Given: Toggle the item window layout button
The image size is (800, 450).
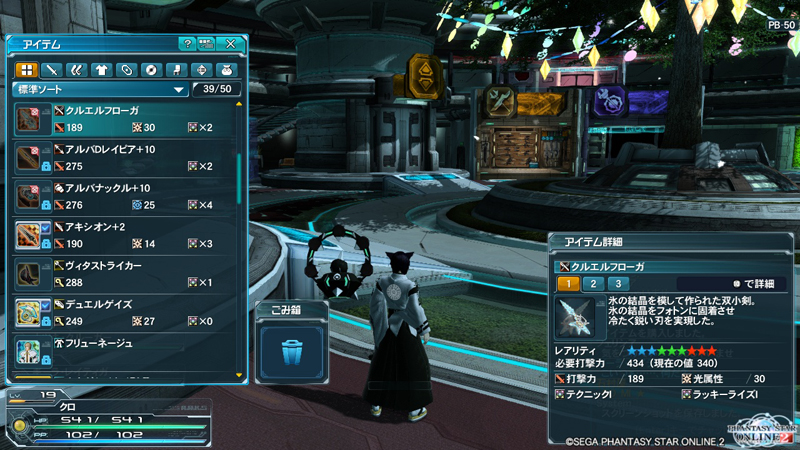Looking at the screenshot, I should [207, 44].
